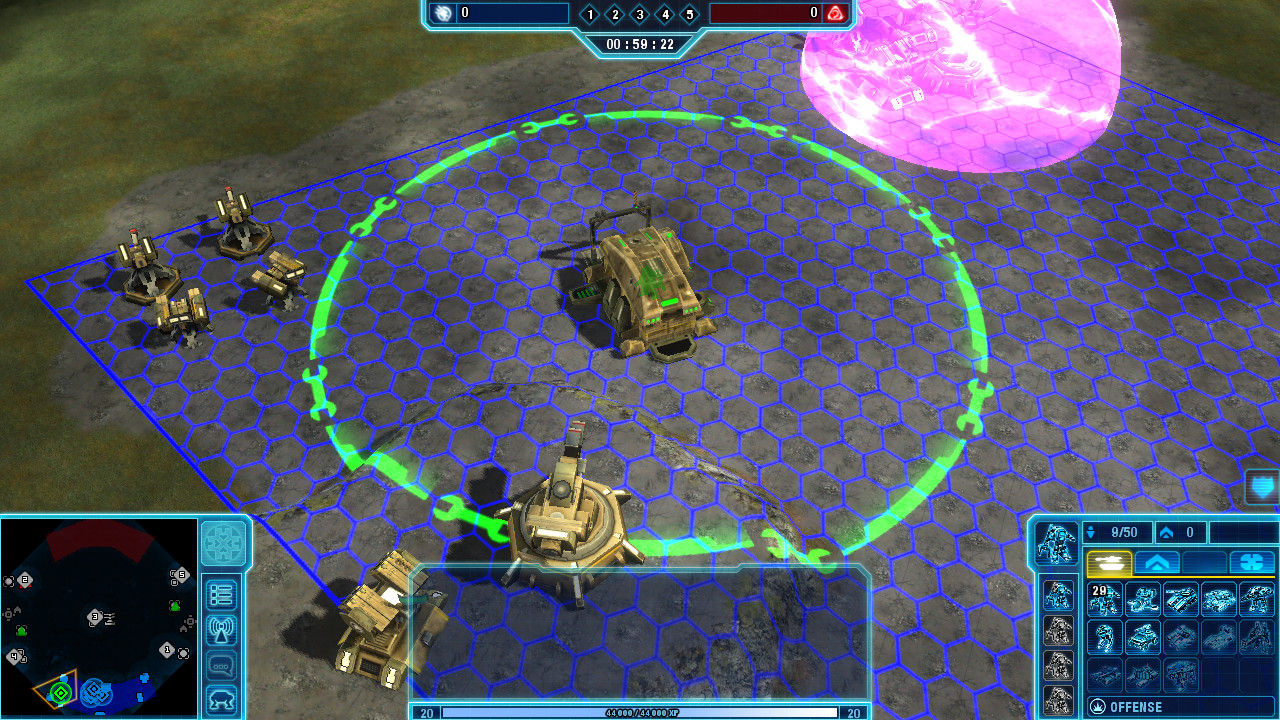Click the crosshair emblem above the sidebar buttons
1280x720 pixels.
pyautogui.click(x=223, y=544)
